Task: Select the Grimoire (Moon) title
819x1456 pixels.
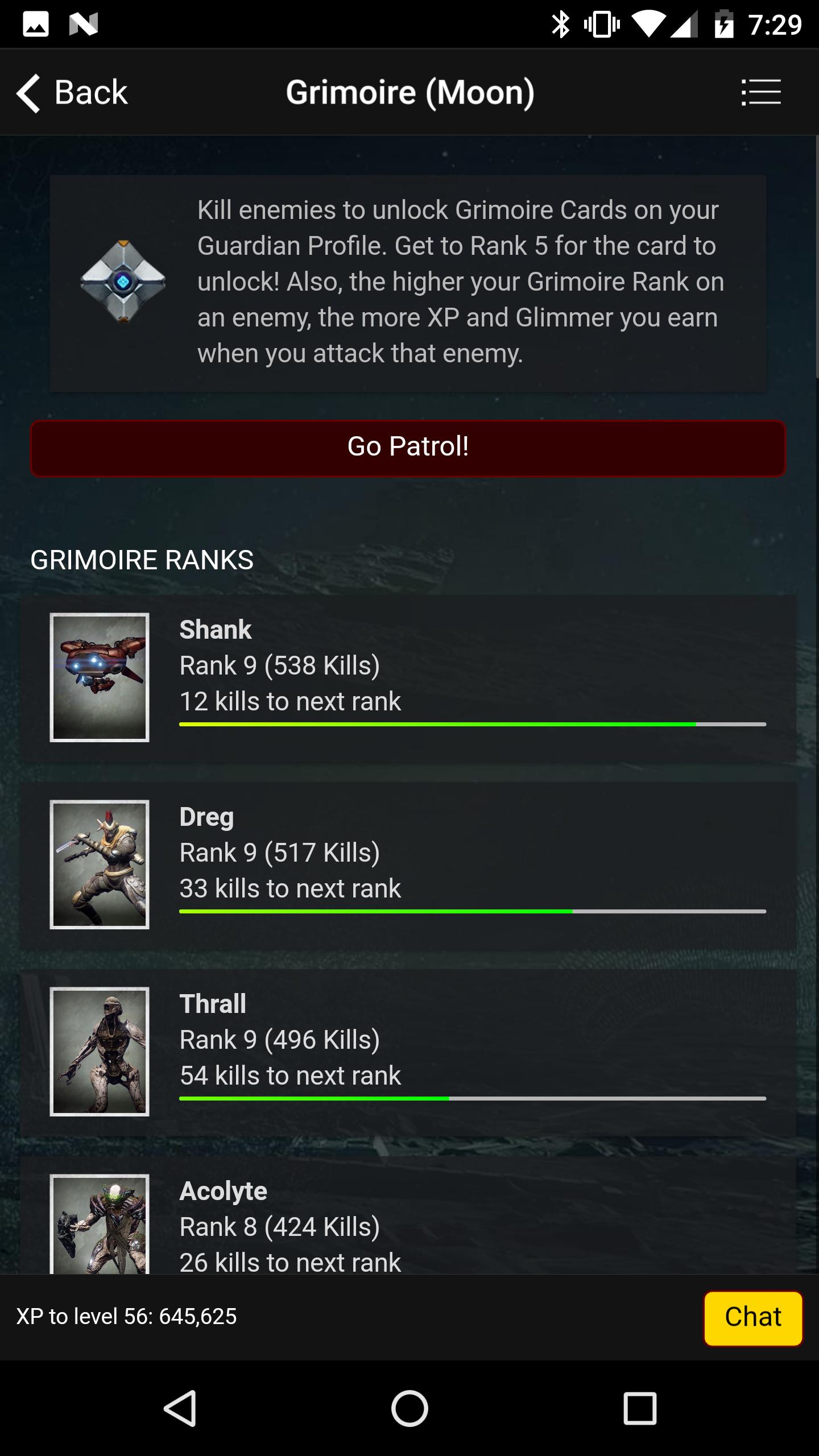Action: tap(409, 92)
